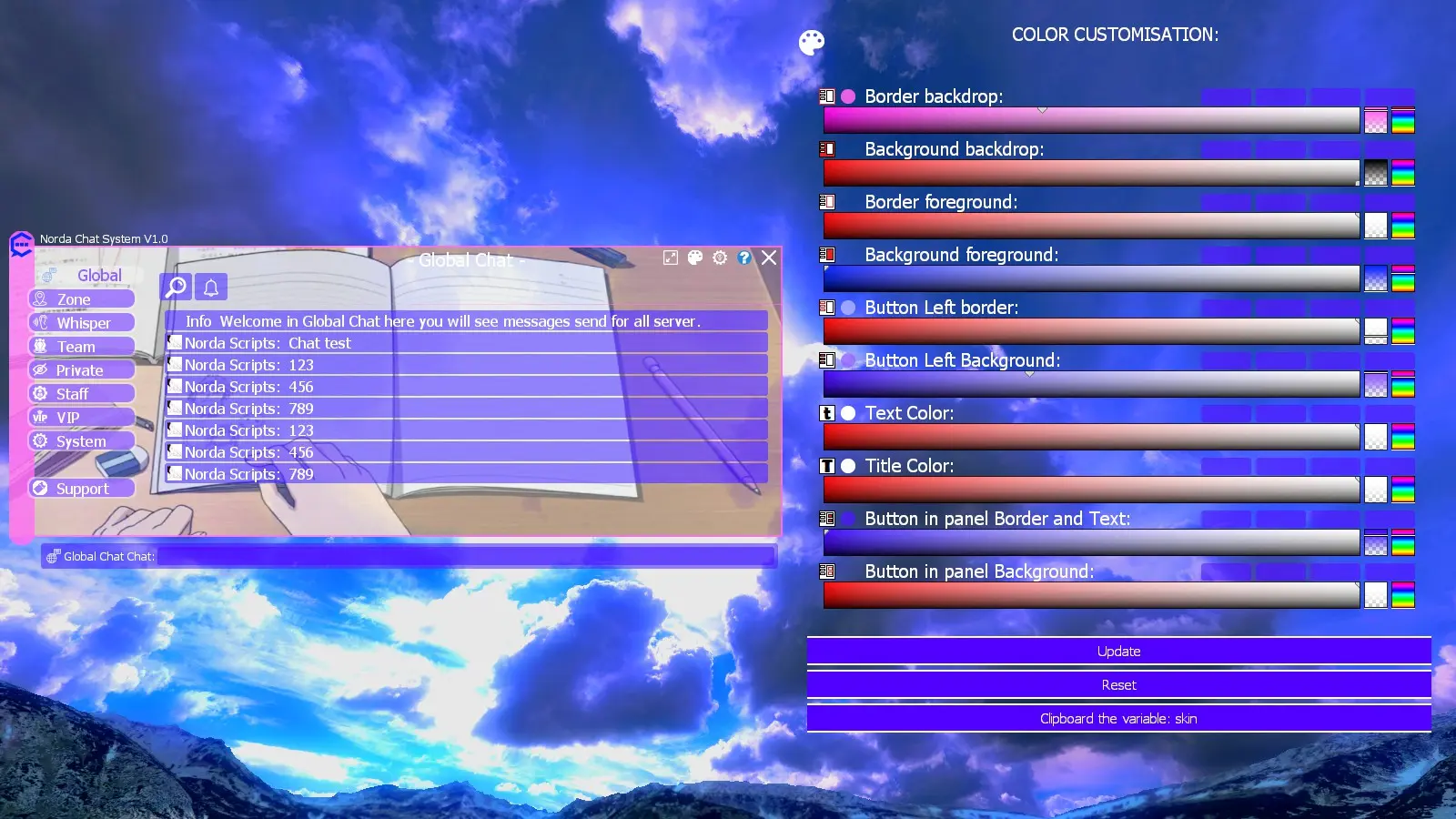Click the help question mark icon

744,258
